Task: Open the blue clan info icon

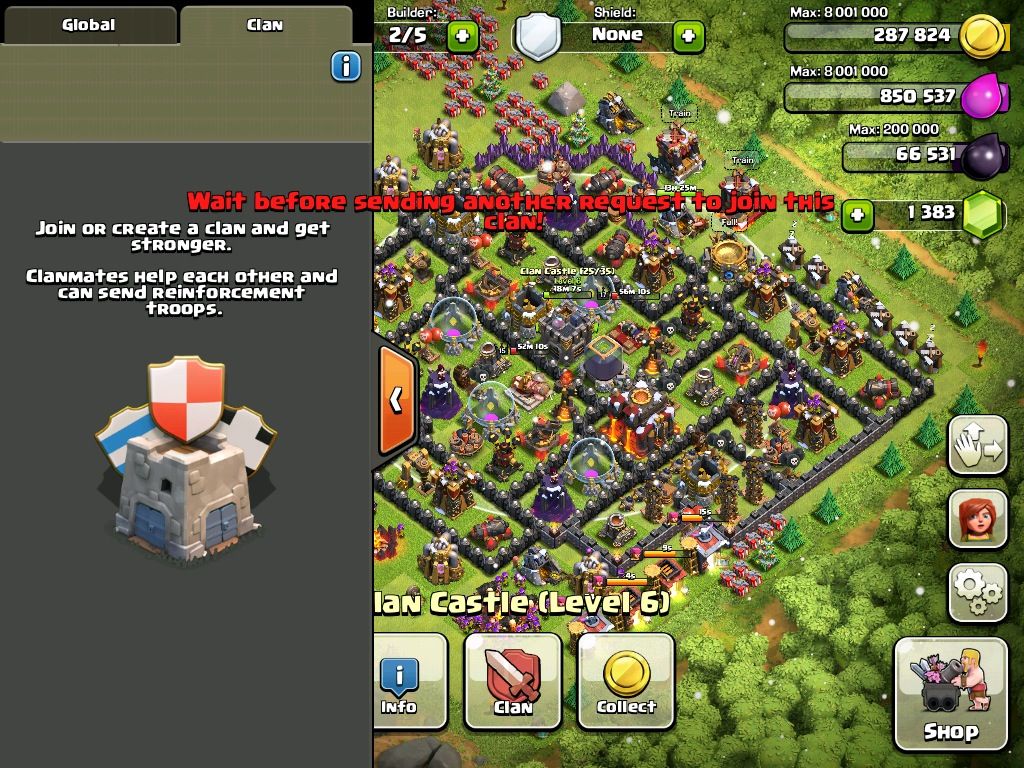Action: (345, 67)
